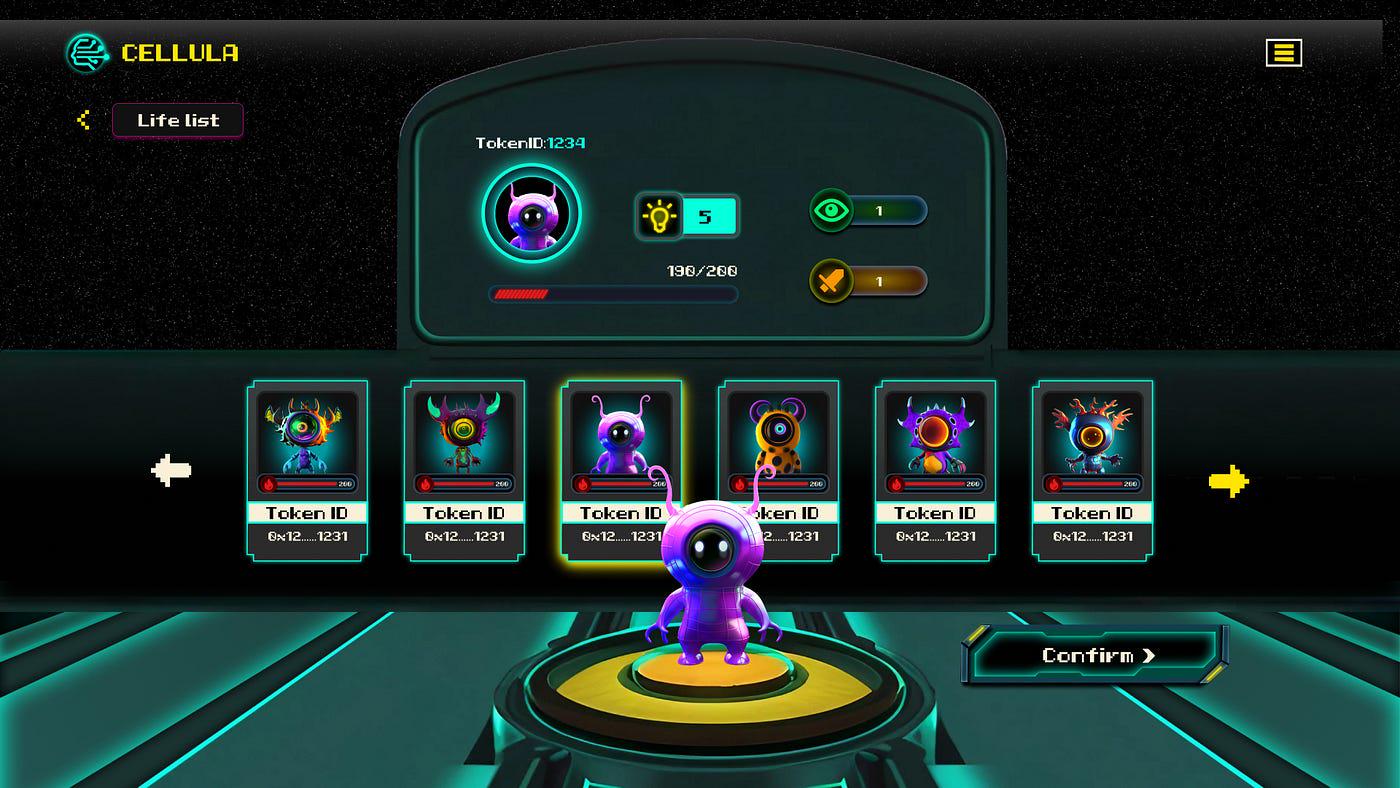Show next cards with yellow arrow
The width and height of the screenshot is (1400, 788).
point(1228,481)
